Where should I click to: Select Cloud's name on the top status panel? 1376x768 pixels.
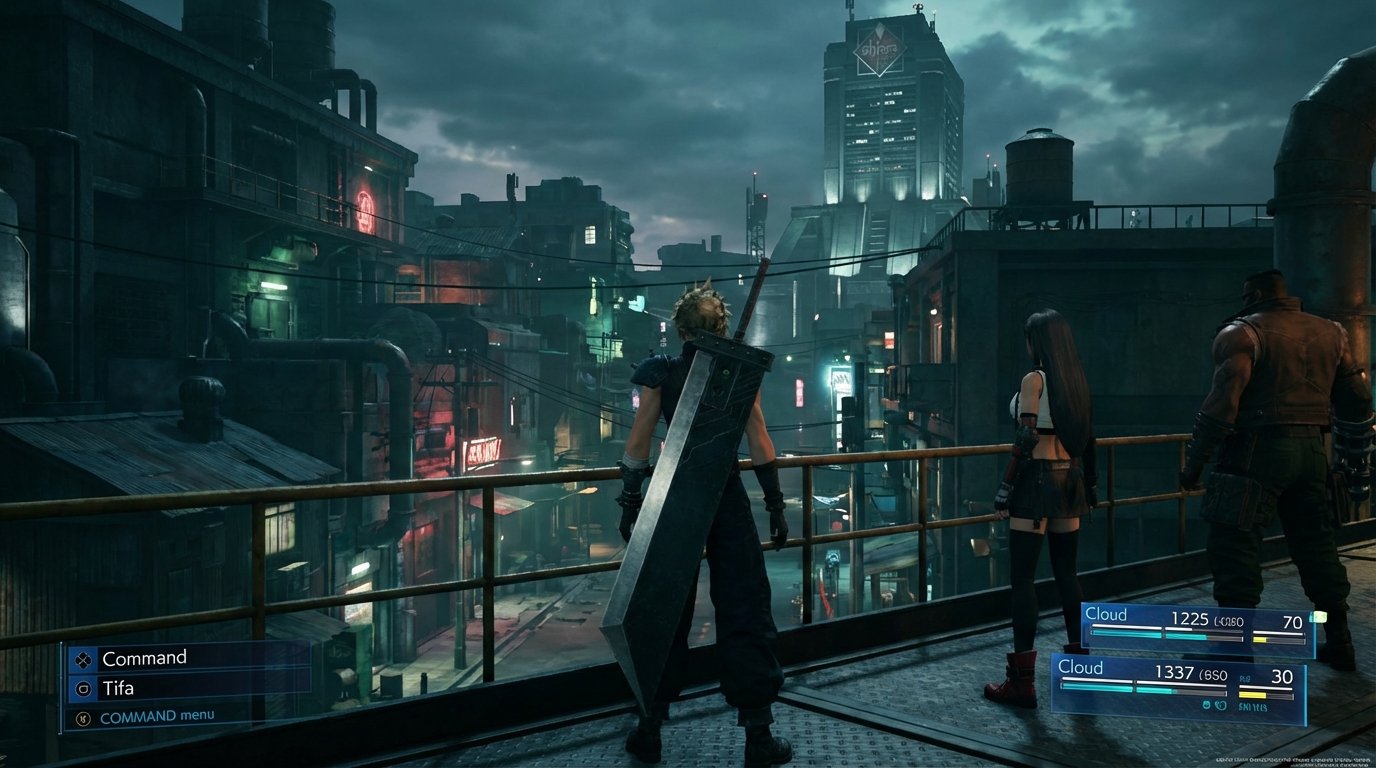[1108, 614]
